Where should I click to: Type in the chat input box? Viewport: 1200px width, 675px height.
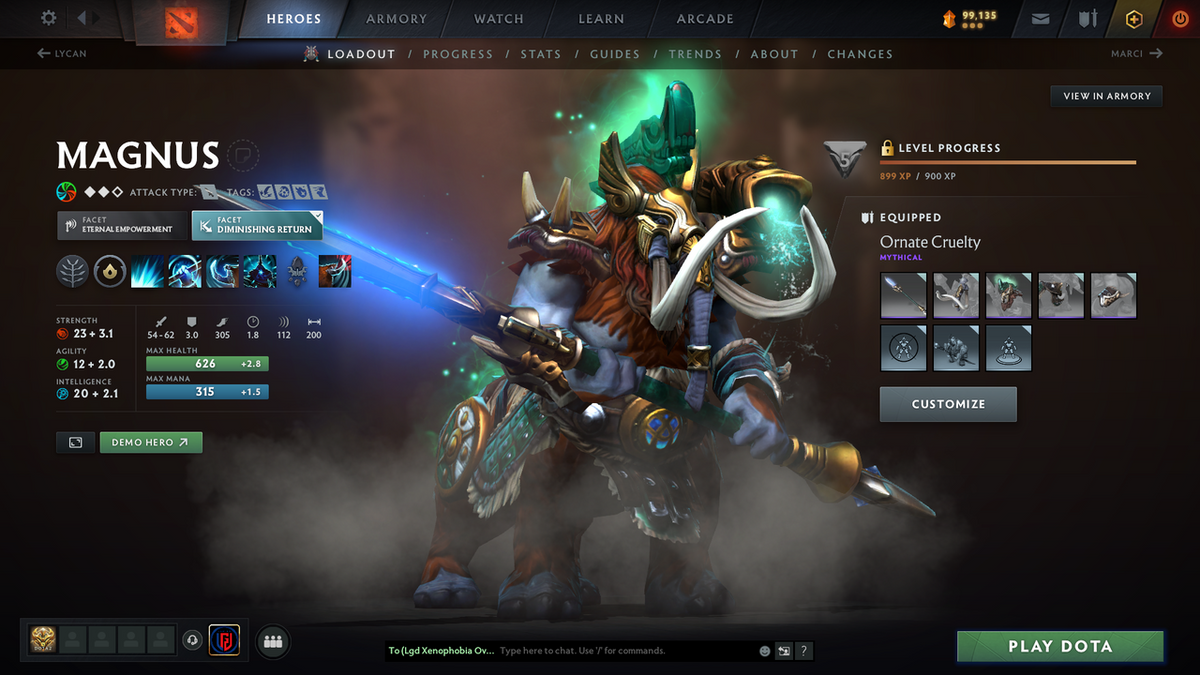coord(625,651)
